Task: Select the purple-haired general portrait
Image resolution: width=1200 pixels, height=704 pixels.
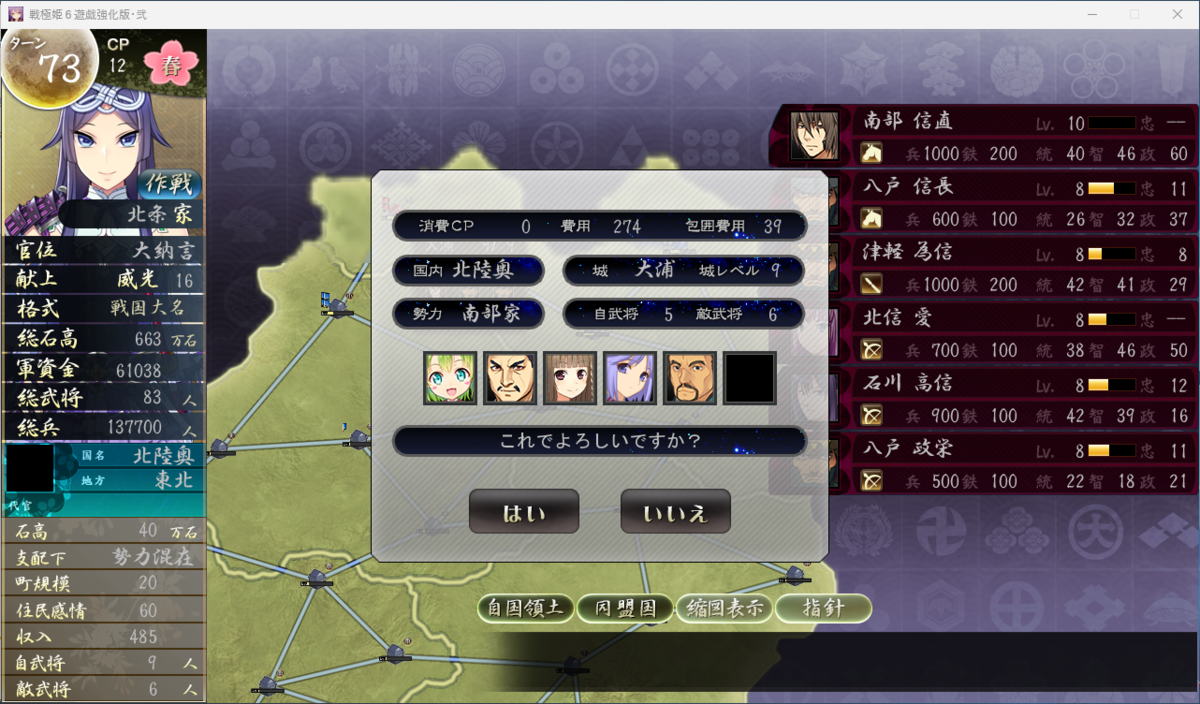Action: click(x=630, y=377)
